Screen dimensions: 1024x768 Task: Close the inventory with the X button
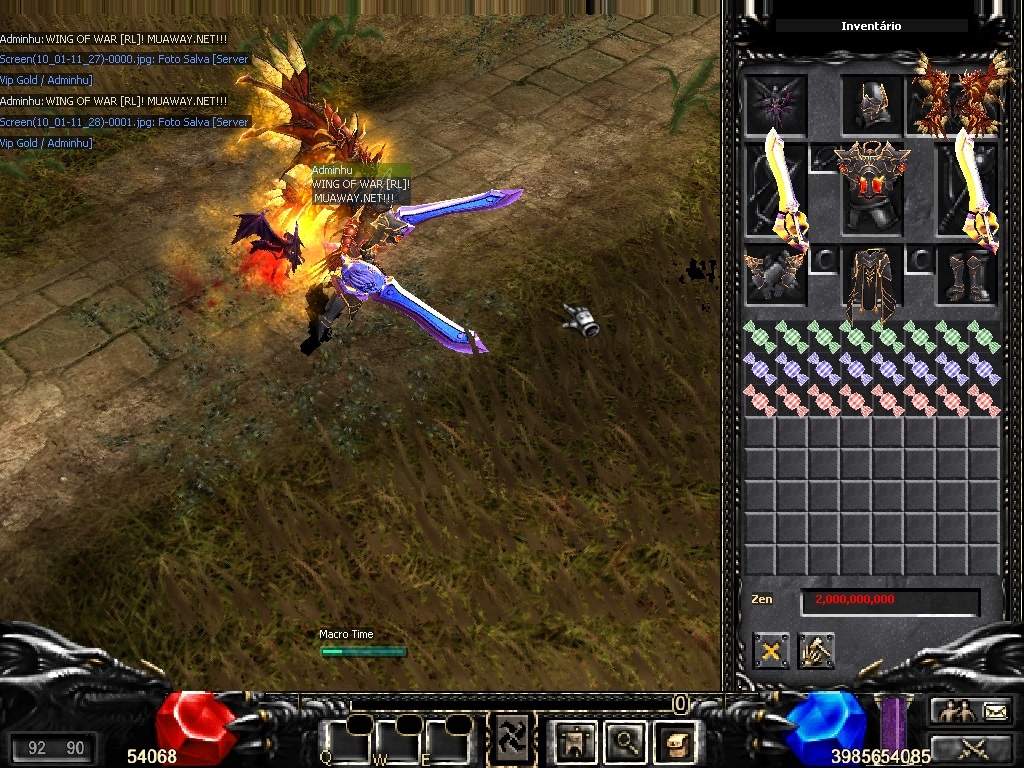(x=771, y=651)
